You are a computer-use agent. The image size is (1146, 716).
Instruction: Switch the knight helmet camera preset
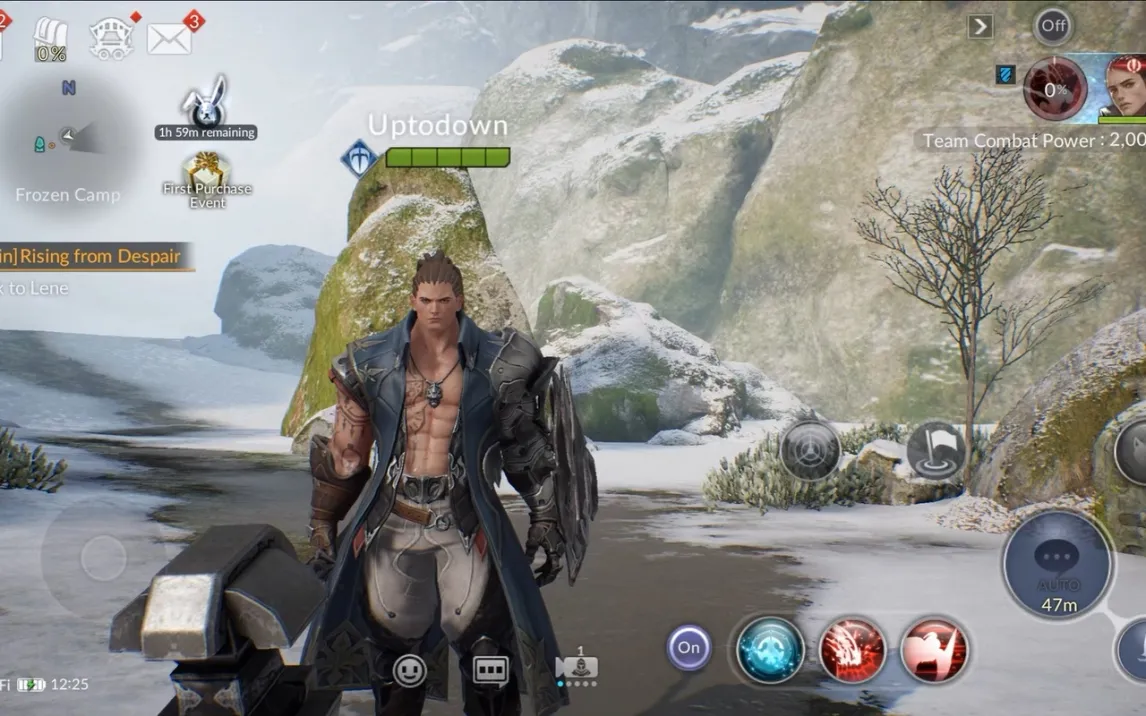[579, 667]
